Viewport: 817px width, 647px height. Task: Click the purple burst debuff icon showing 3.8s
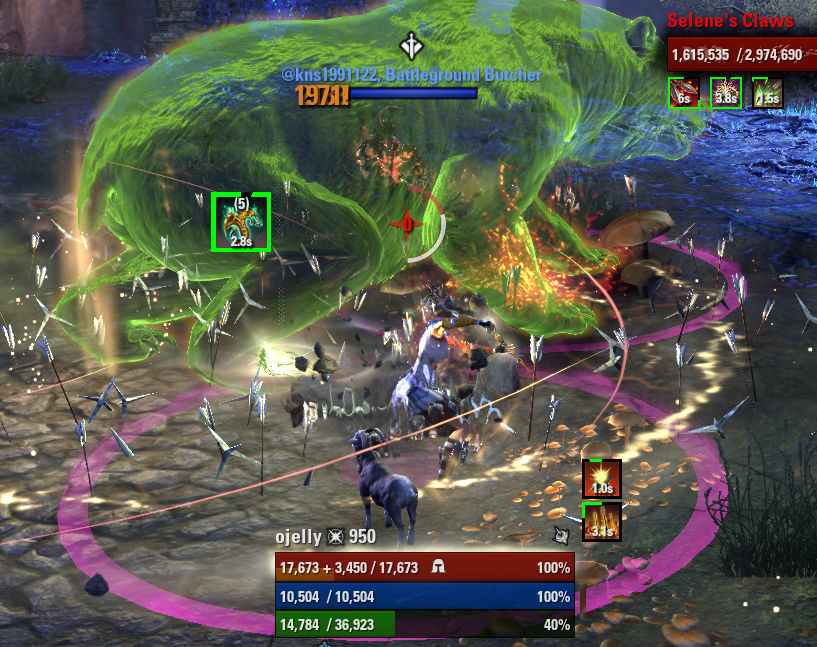(725, 92)
